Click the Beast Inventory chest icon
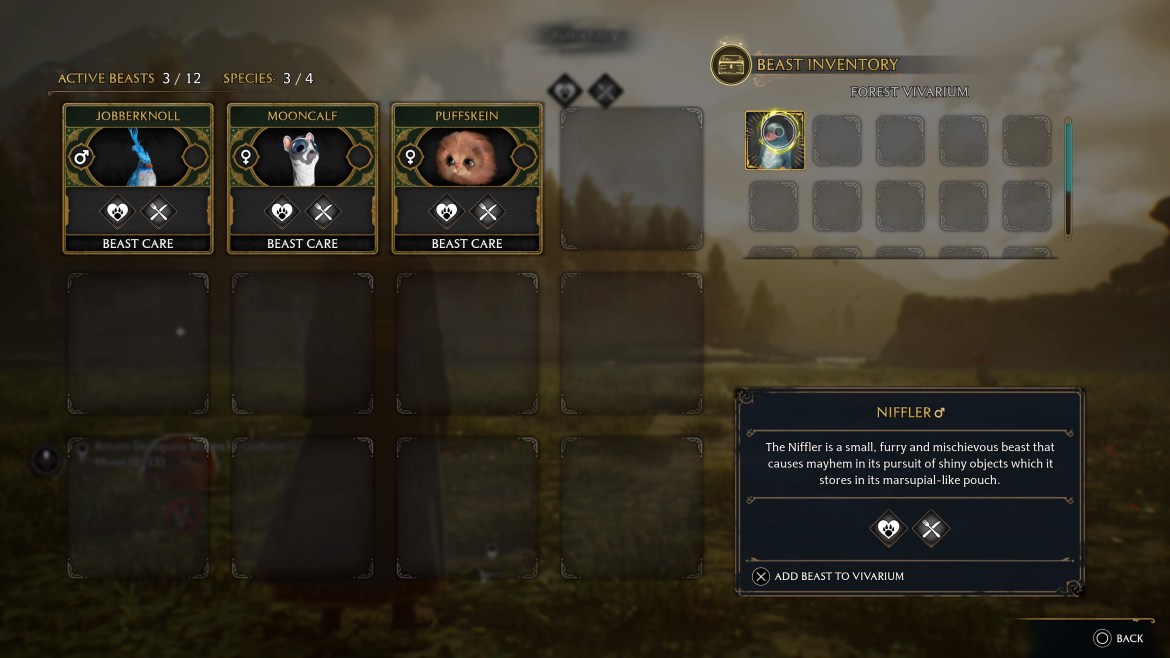 pyautogui.click(x=731, y=65)
